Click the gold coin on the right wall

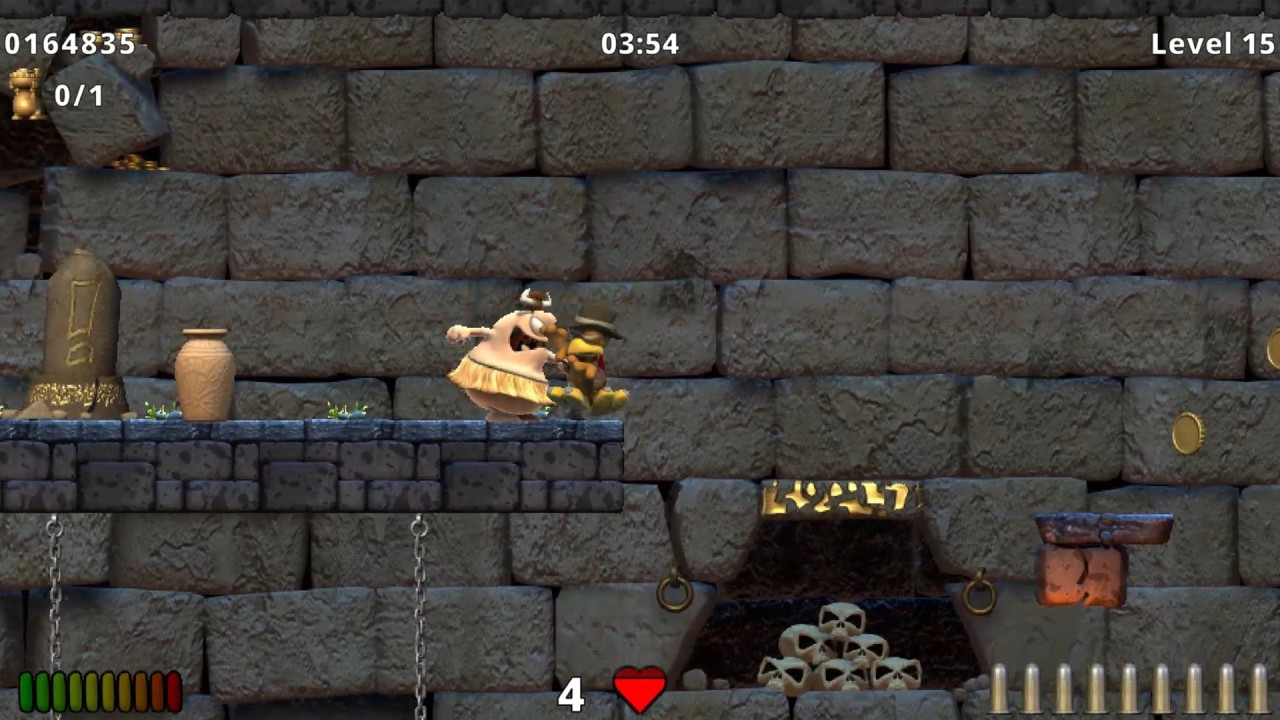(1187, 433)
